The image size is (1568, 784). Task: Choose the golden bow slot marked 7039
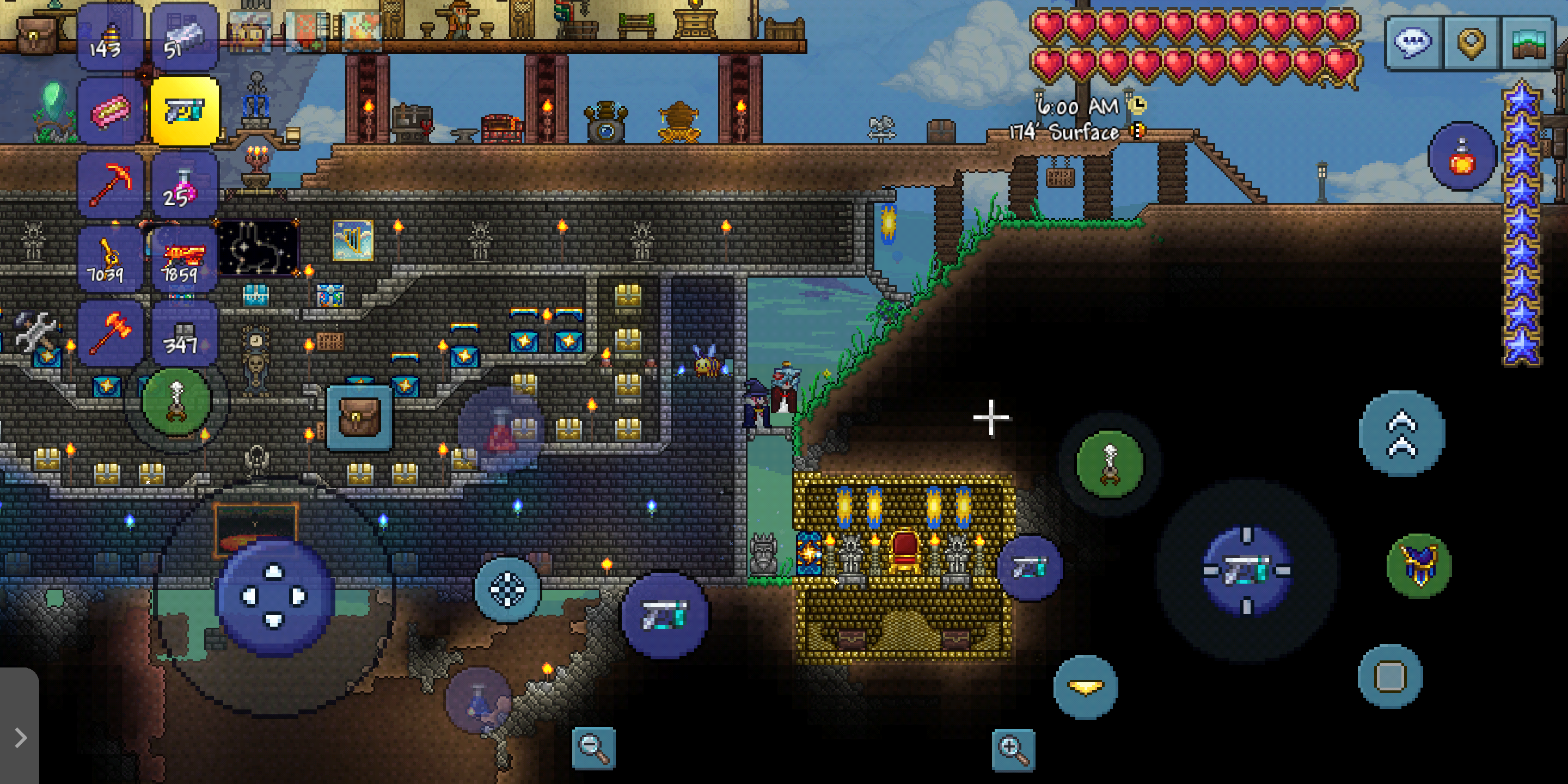point(110,260)
